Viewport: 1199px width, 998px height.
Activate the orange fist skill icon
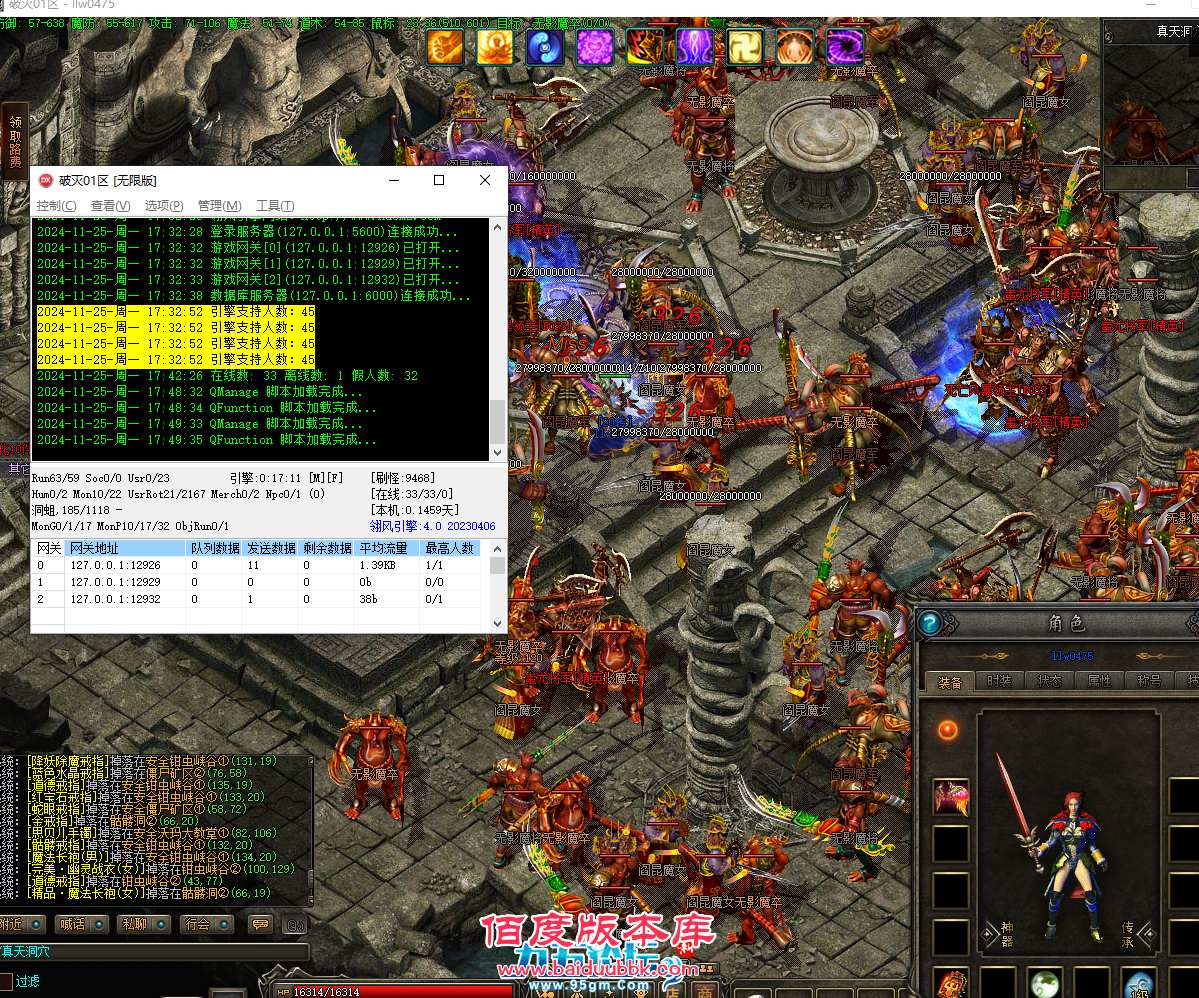click(x=445, y=47)
